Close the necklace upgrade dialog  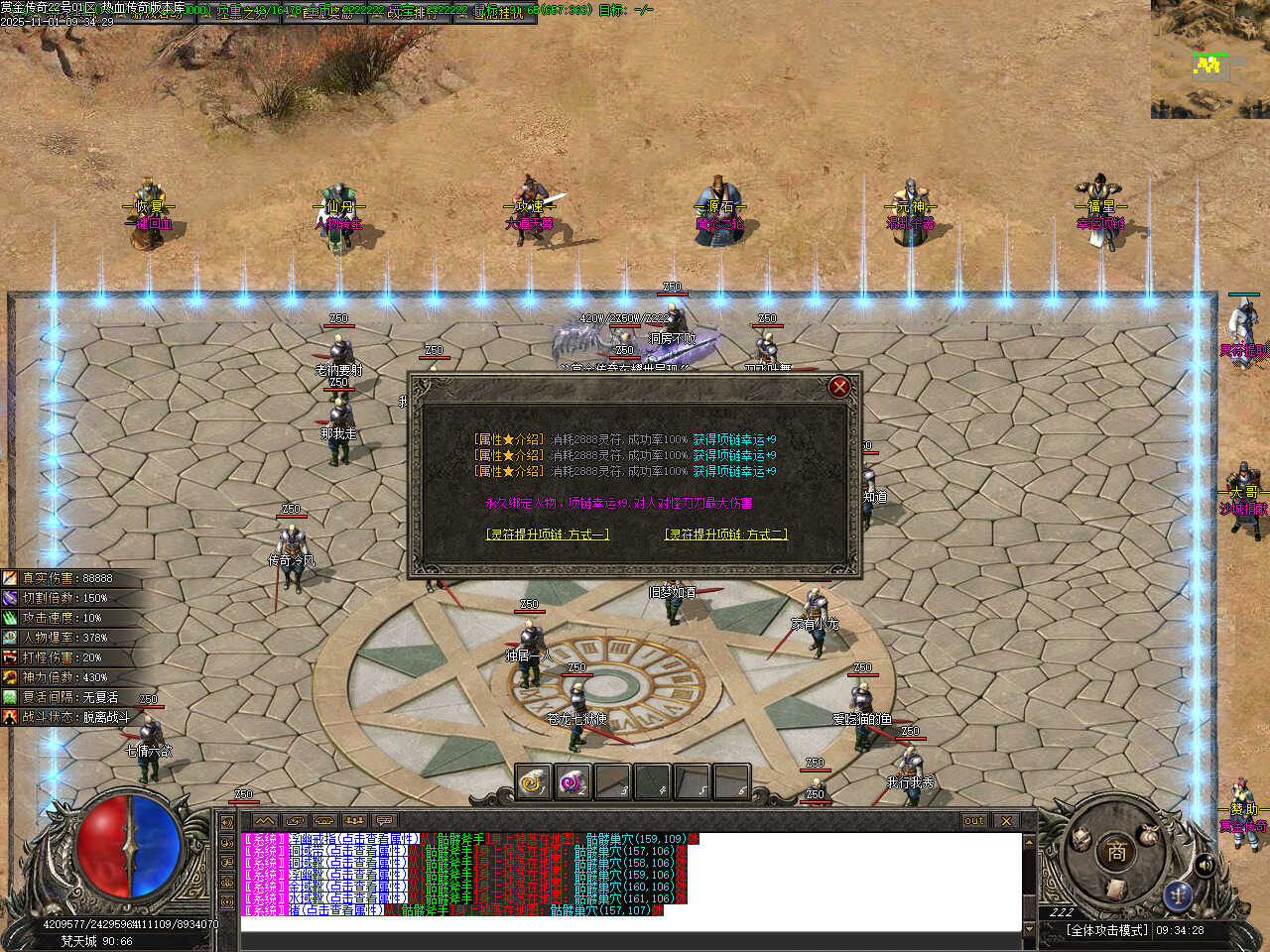click(839, 387)
